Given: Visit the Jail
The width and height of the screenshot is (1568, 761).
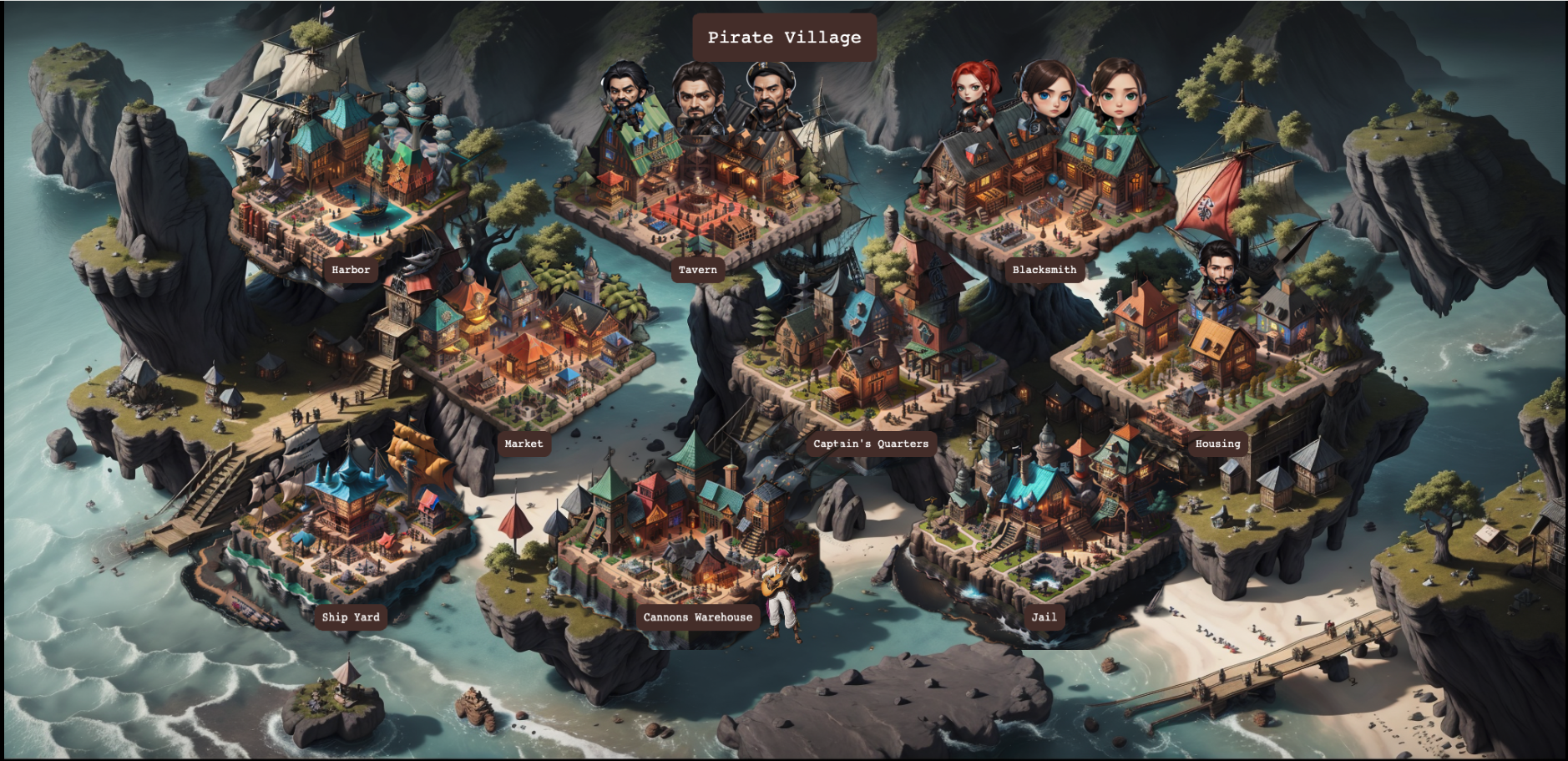Looking at the screenshot, I should click(x=1044, y=617).
